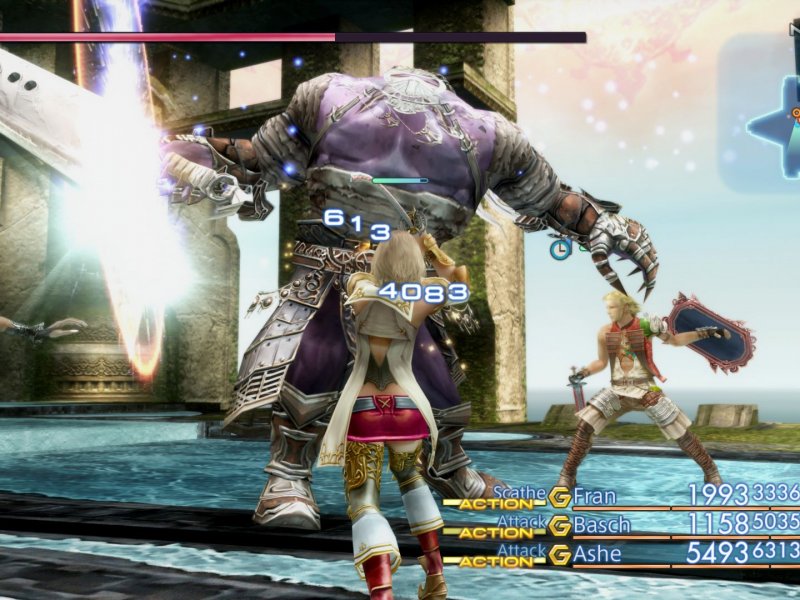Screen dimensions: 800x600
Task: Select Basch in the party list
Action: tap(602, 525)
